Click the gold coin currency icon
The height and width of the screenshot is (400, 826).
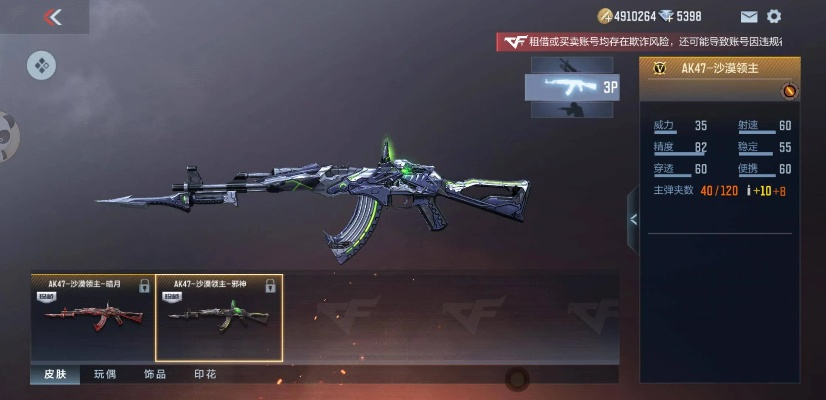tap(604, 16)
